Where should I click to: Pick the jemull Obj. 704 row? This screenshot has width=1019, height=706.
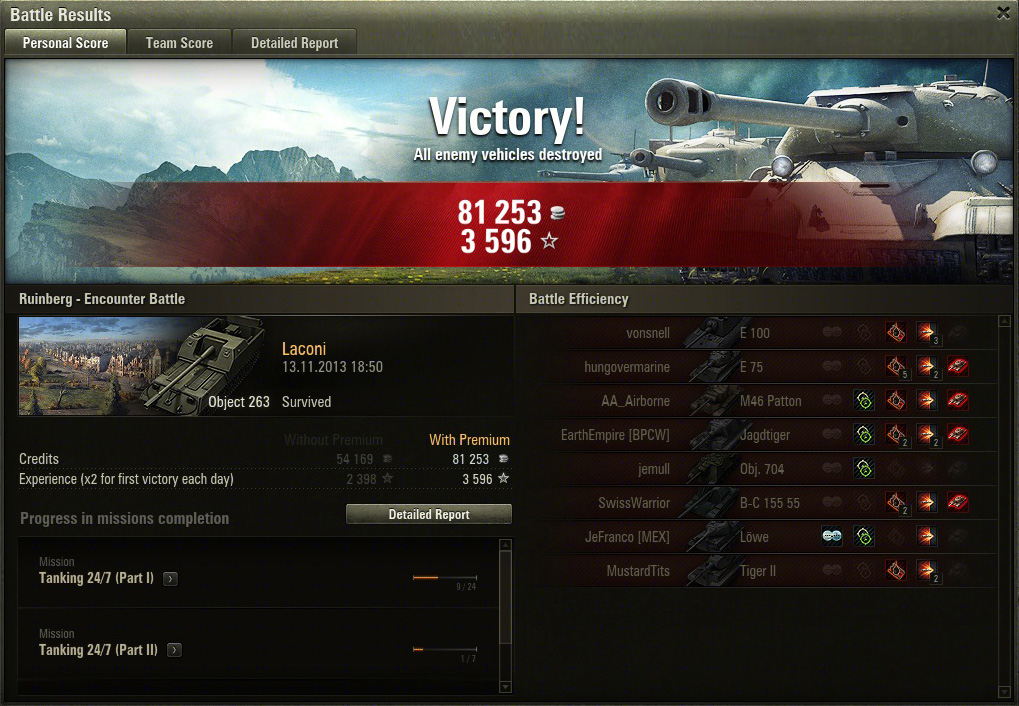click(760, 469)
